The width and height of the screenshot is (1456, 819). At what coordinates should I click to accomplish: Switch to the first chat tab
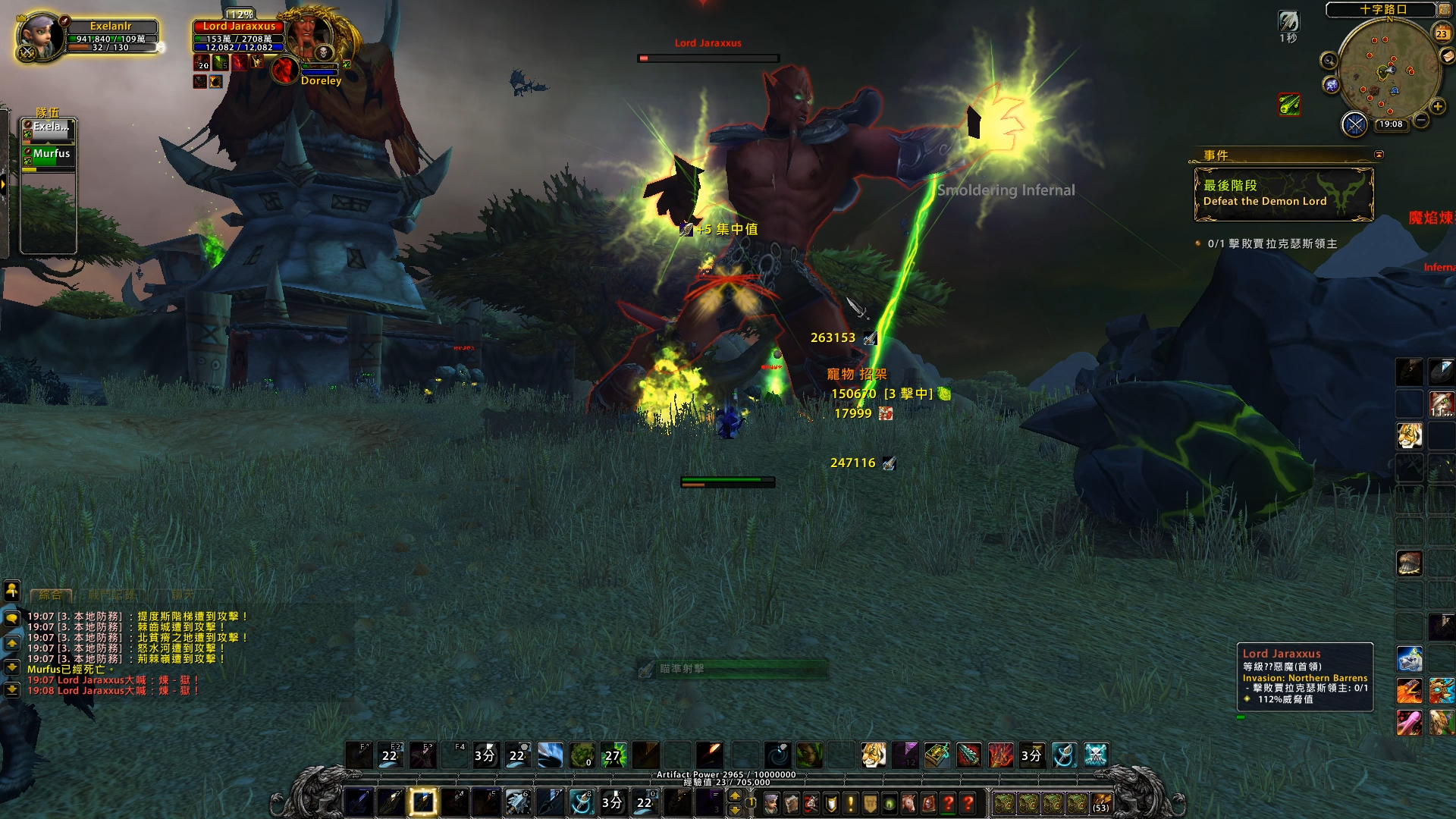click(x=50, y=595)
